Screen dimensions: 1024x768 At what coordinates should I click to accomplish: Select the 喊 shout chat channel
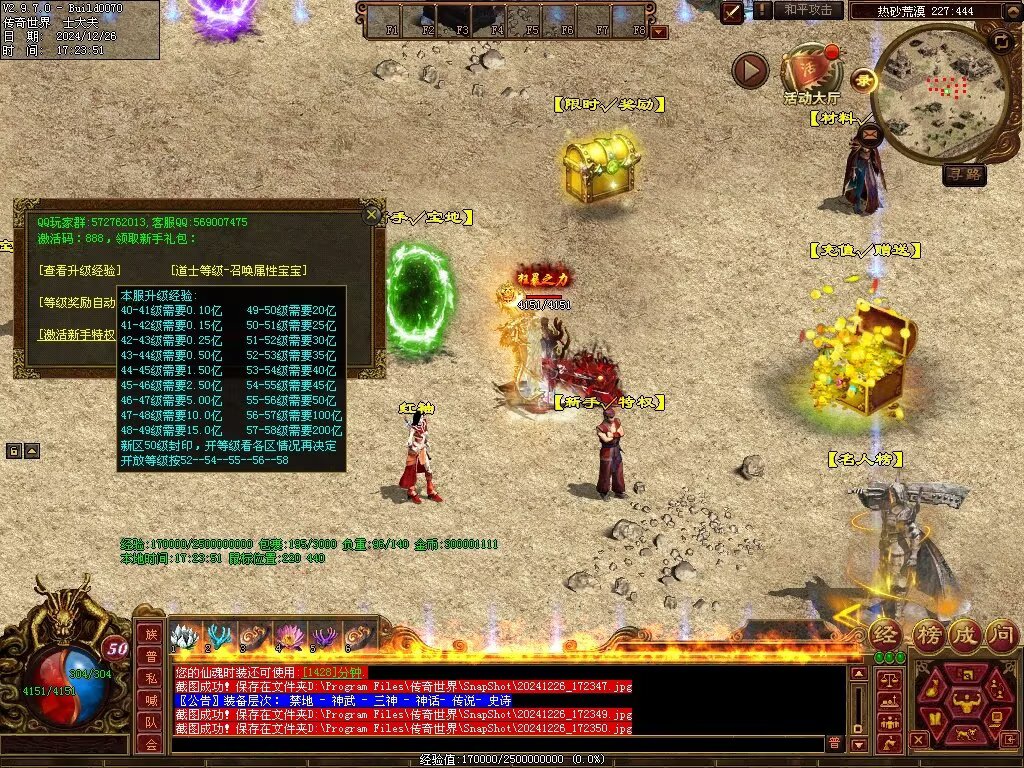point(151,700)
